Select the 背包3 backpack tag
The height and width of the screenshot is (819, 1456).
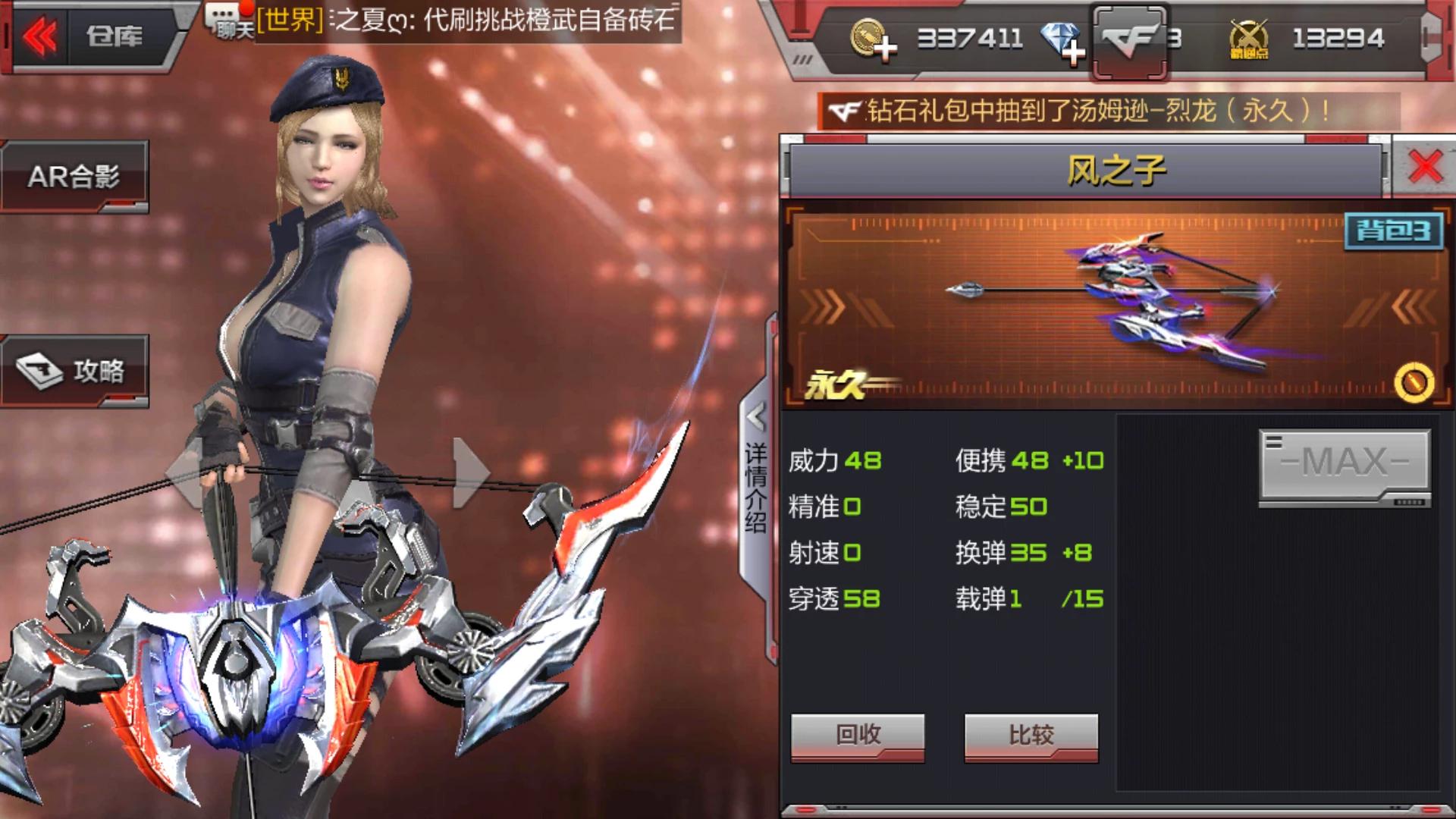1394,230
